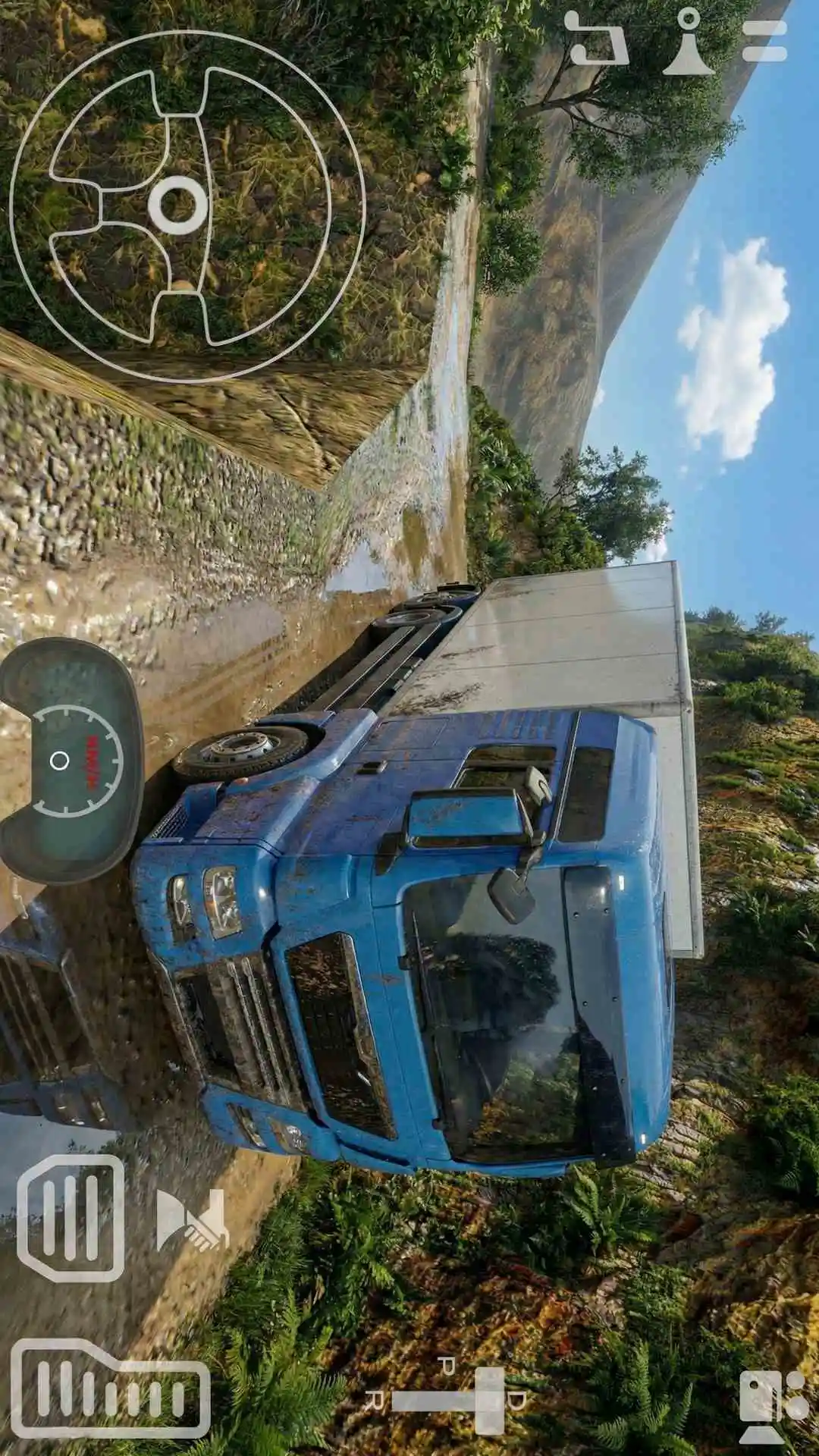Tap the steering wheel control
The width and height of the screenshot is (819, 1456).
[x=187, y=206]
